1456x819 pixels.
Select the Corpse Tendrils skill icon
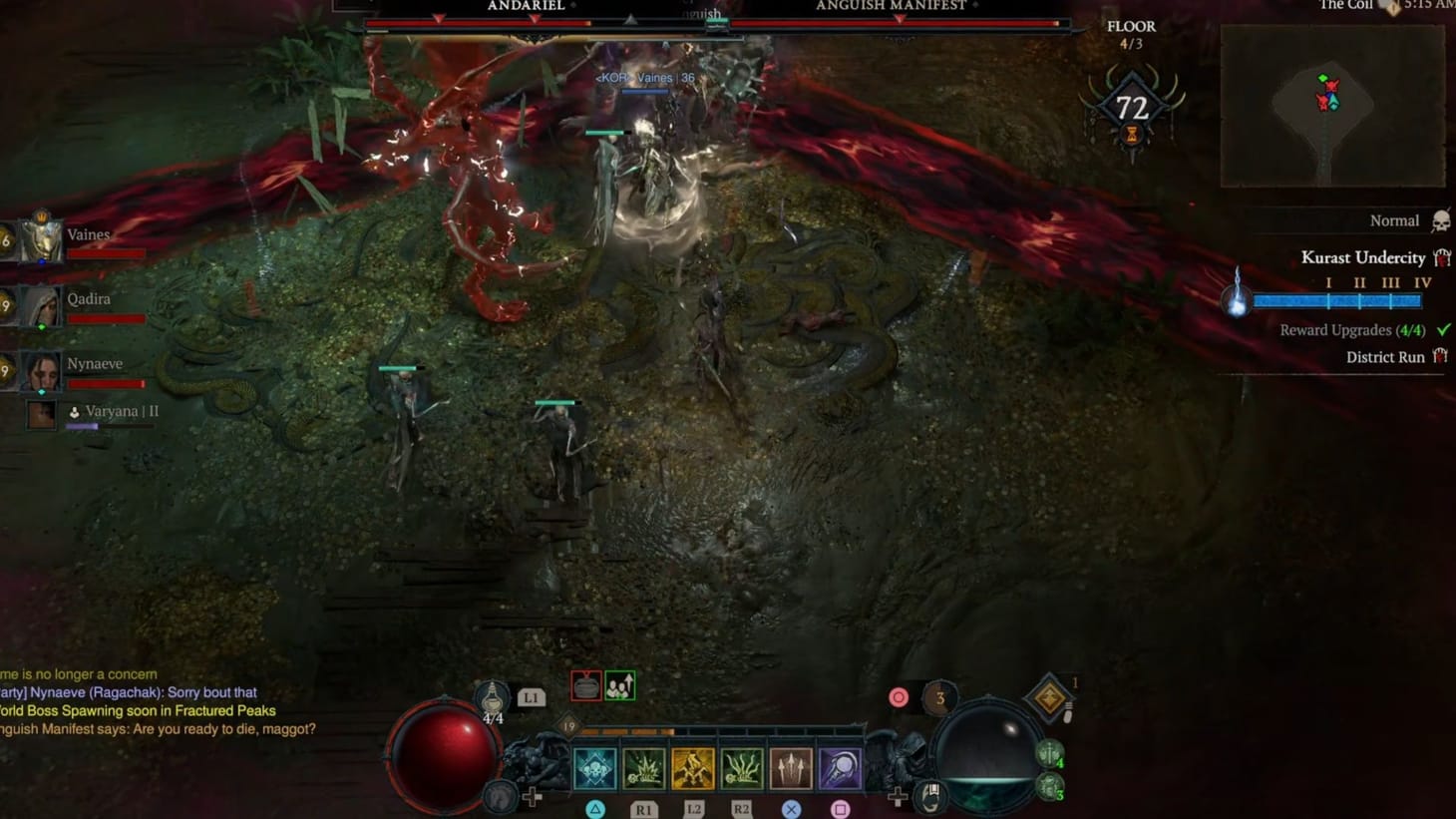coord(741,766)
